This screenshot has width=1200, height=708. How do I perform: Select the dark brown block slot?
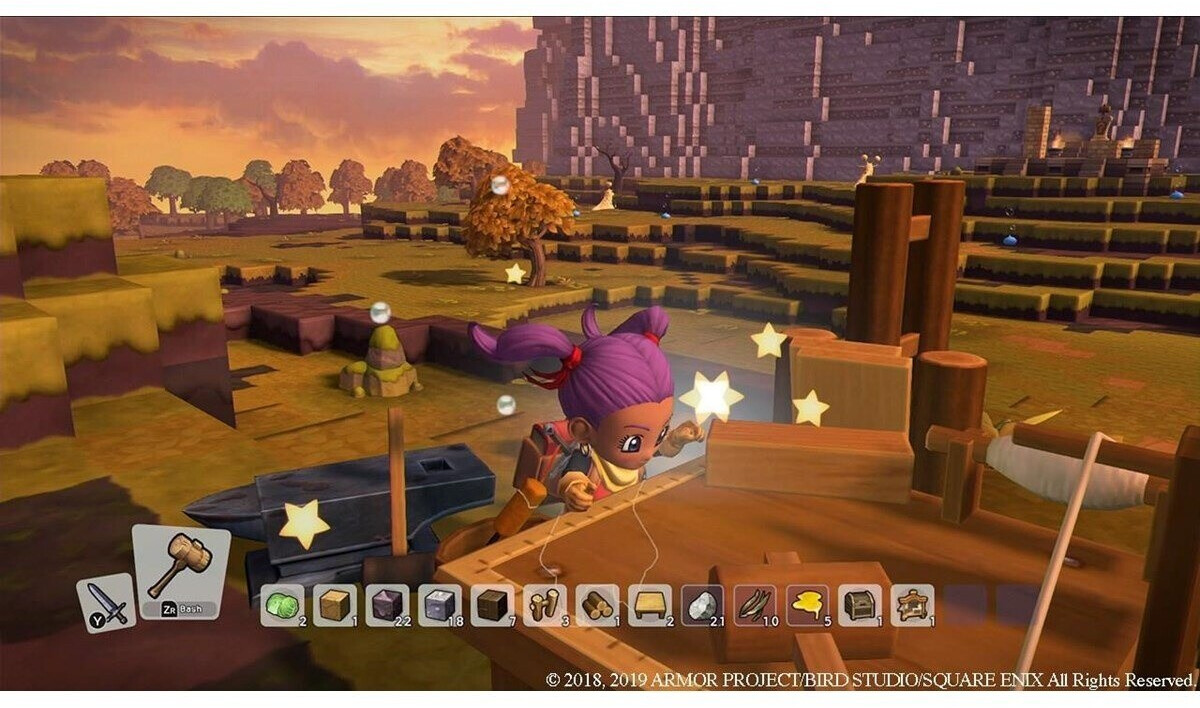[x=492, y=605]
